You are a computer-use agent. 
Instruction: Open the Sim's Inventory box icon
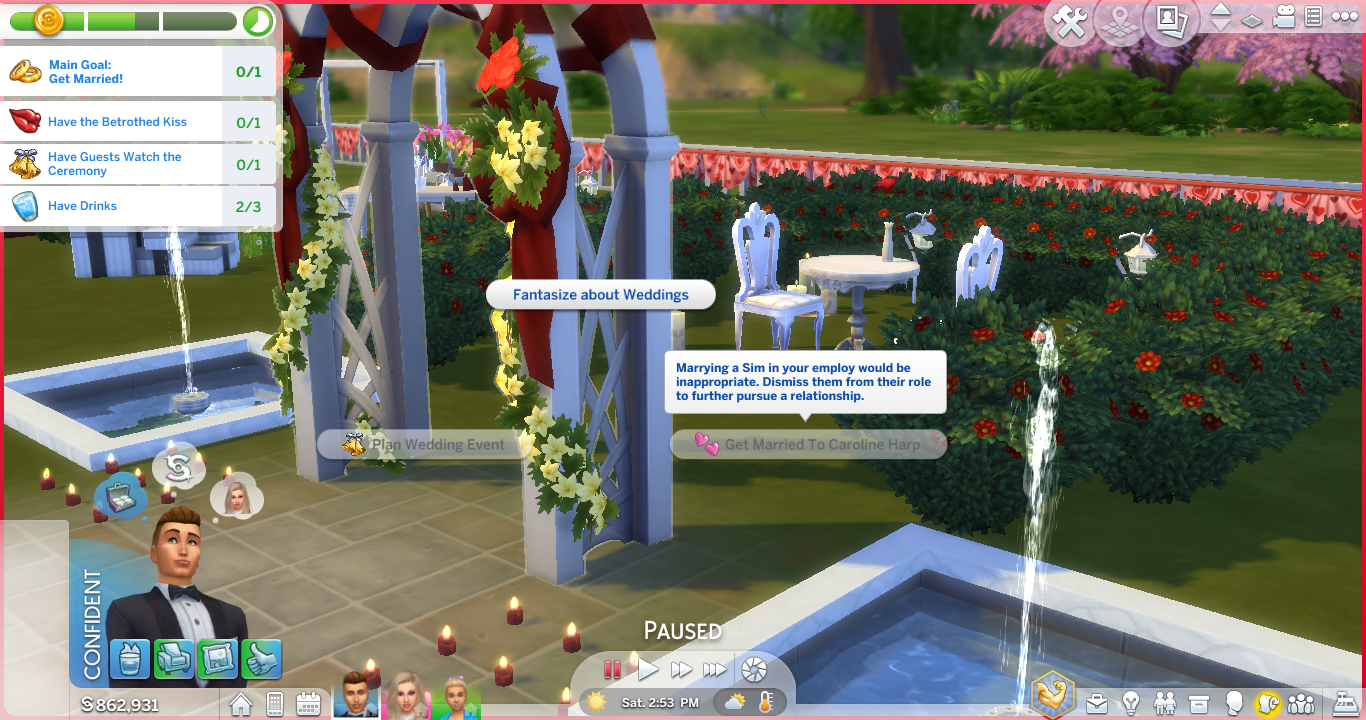(x=1199, y=702)
